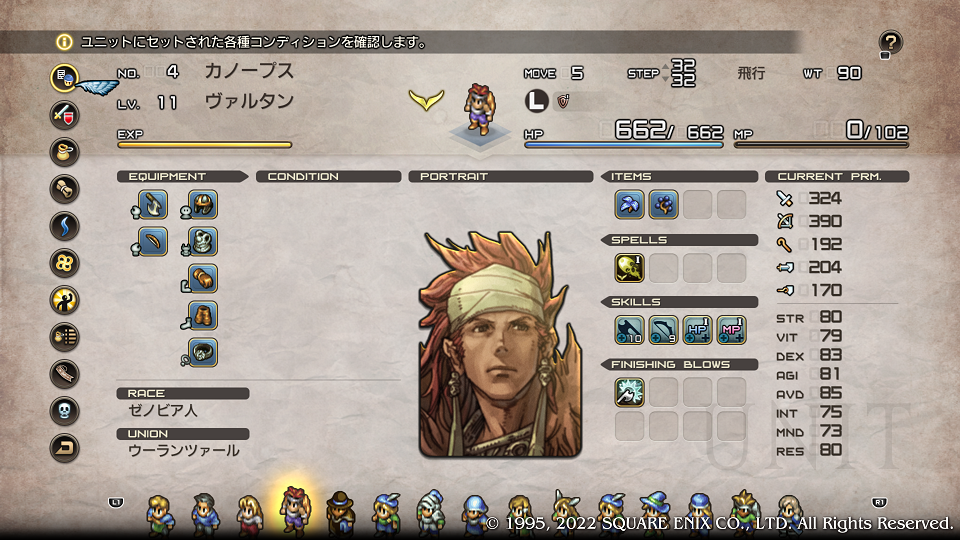Select the axe finishing blow icon
This screenshot has height=540, width=960.
coord(629,392)
